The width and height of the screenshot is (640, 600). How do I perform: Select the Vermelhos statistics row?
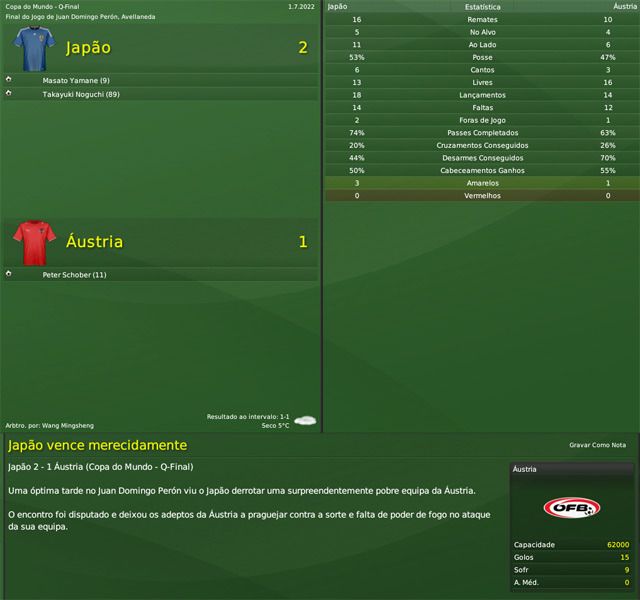[x=483, y=196]
